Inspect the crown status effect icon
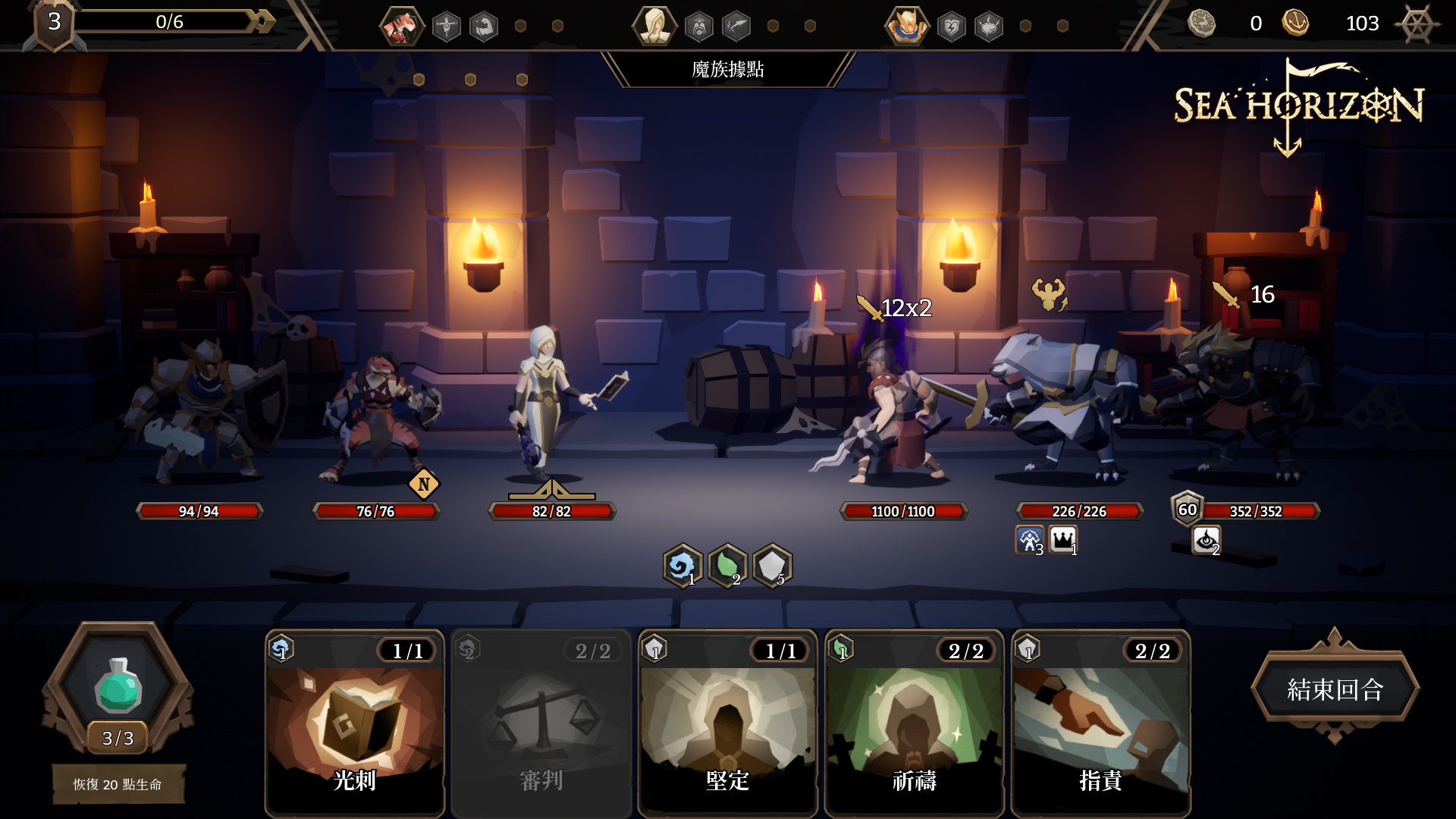The height and width of the screenshot is (819, 1456). click(1063, 539)
